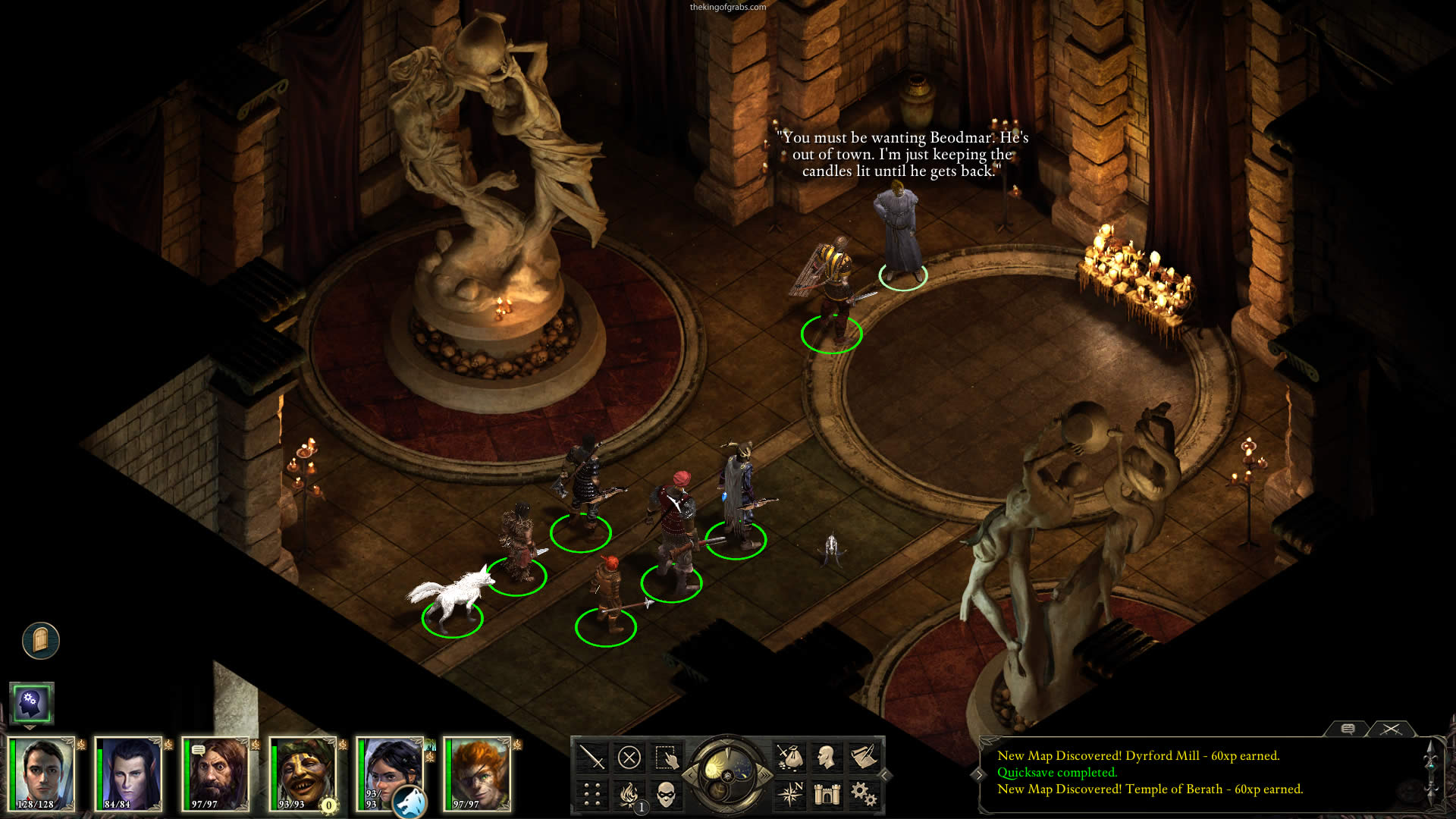Open the party formation dots icon
This screenshot has height=819, width=1456.
point(592,795)
